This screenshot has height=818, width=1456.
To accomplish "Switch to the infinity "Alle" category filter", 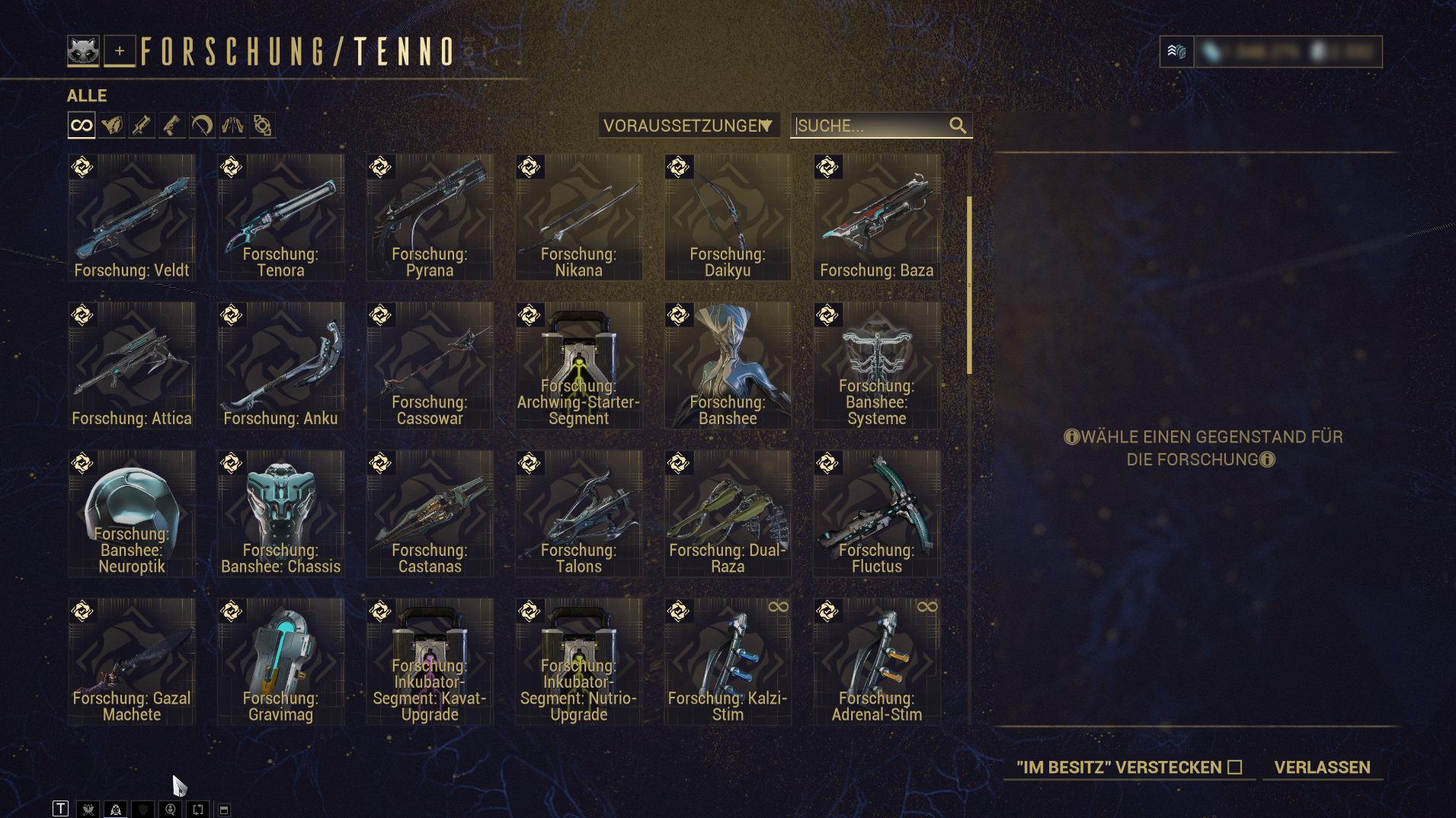I will [x=82, y=126].
